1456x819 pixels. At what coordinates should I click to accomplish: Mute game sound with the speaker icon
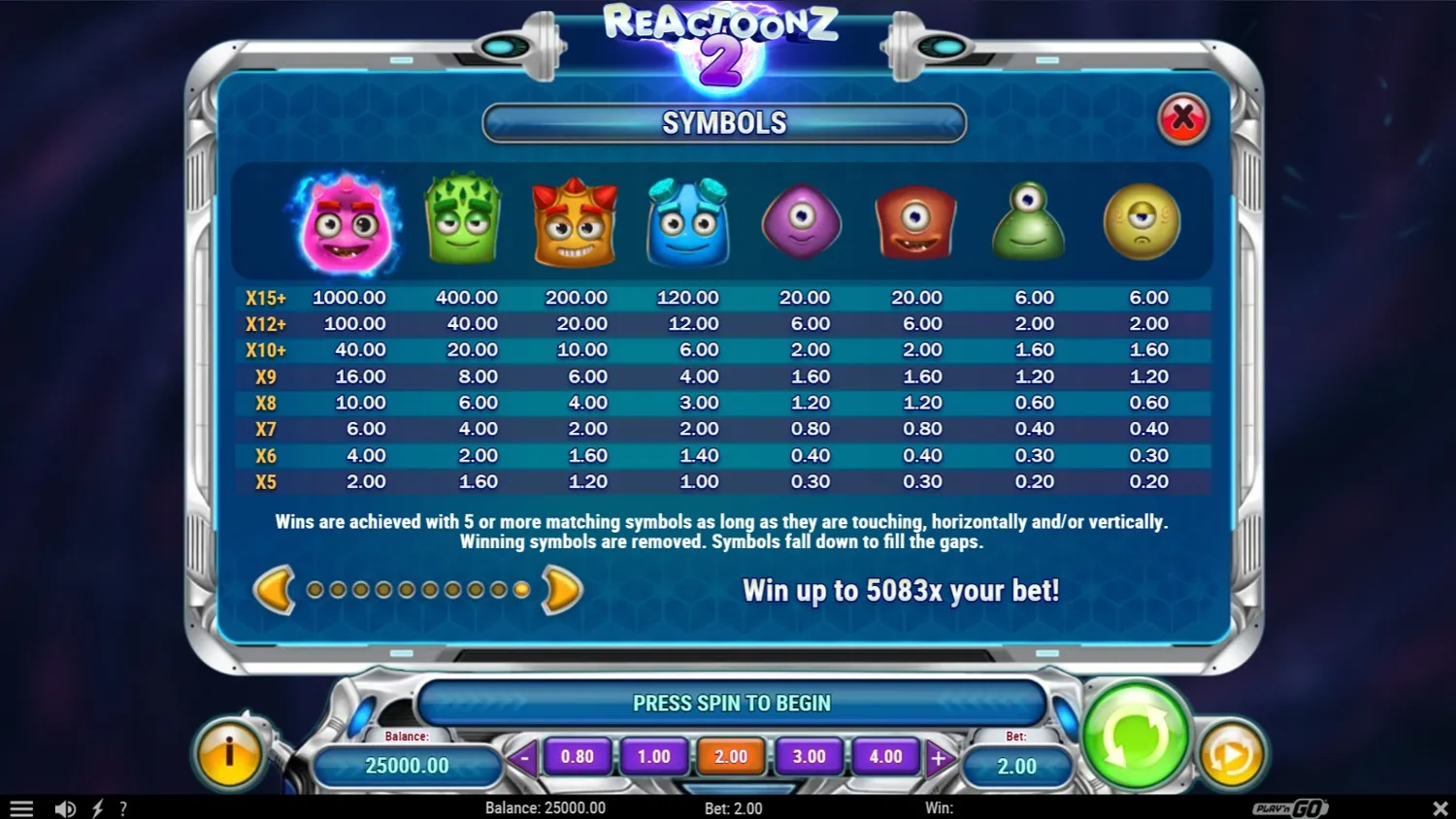pyautogui.click(x=65, y=807)
